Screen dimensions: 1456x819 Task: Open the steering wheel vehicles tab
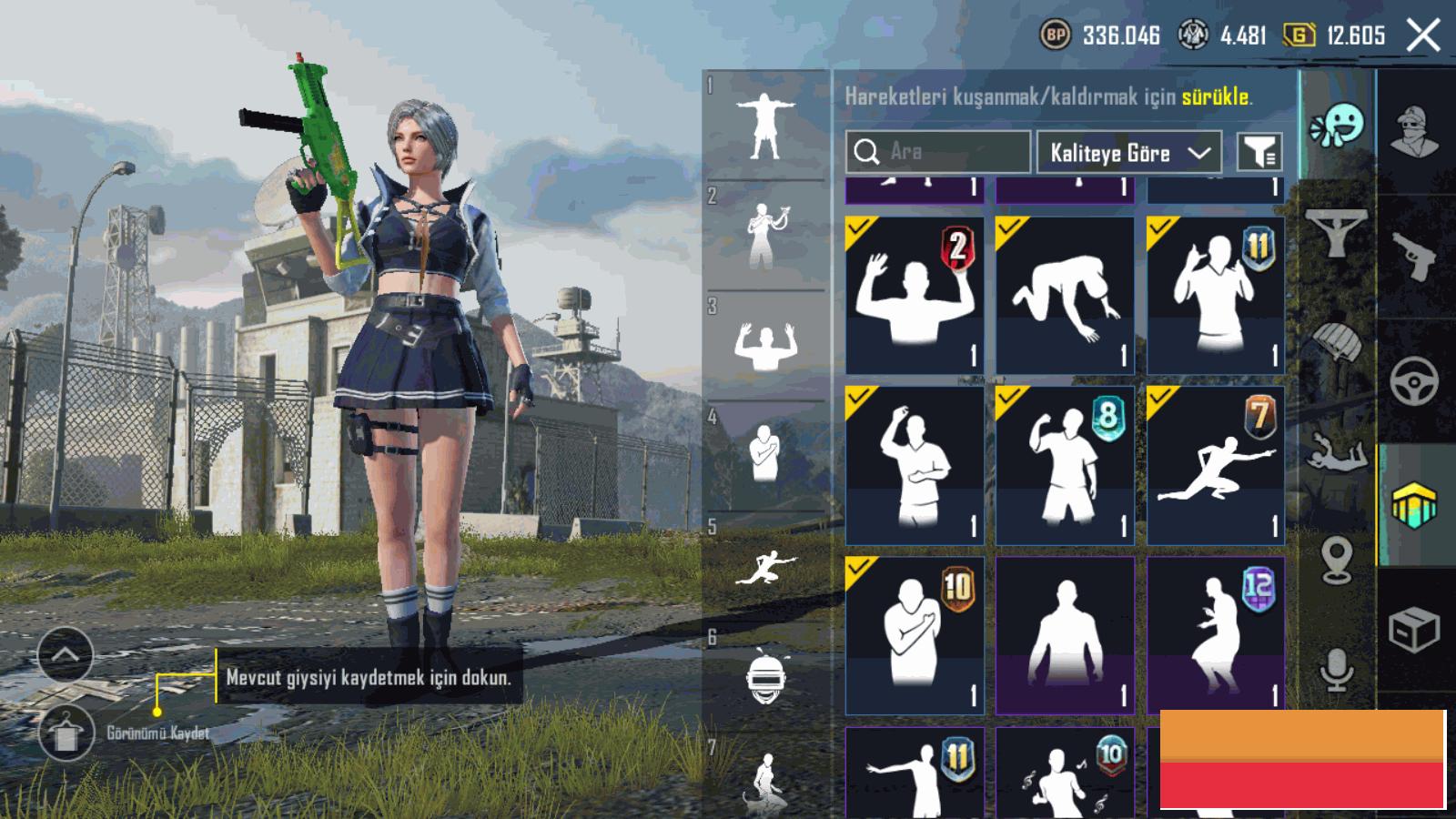1416,380
